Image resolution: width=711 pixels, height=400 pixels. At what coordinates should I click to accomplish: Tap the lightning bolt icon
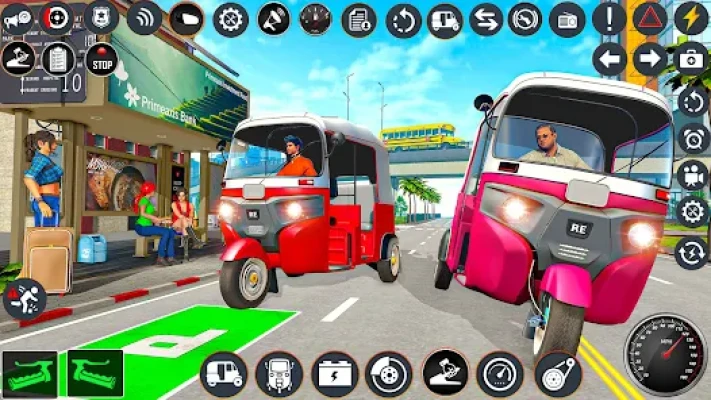click(x=690, y=18)
